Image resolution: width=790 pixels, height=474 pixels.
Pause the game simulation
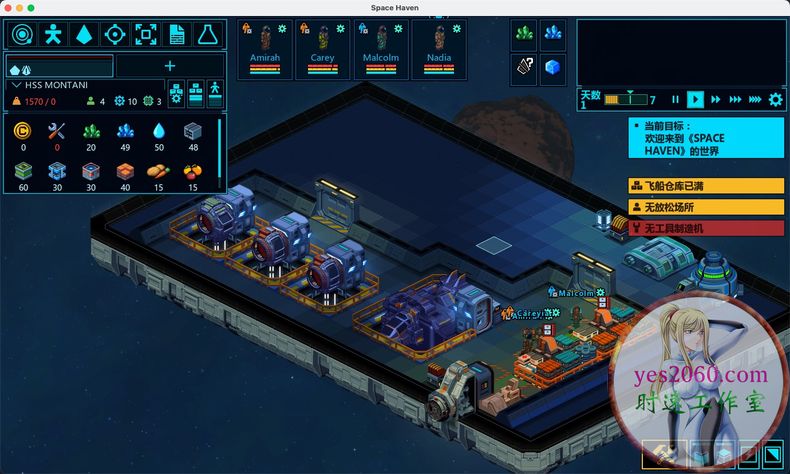pyautogui.click(x=675, y=99)
